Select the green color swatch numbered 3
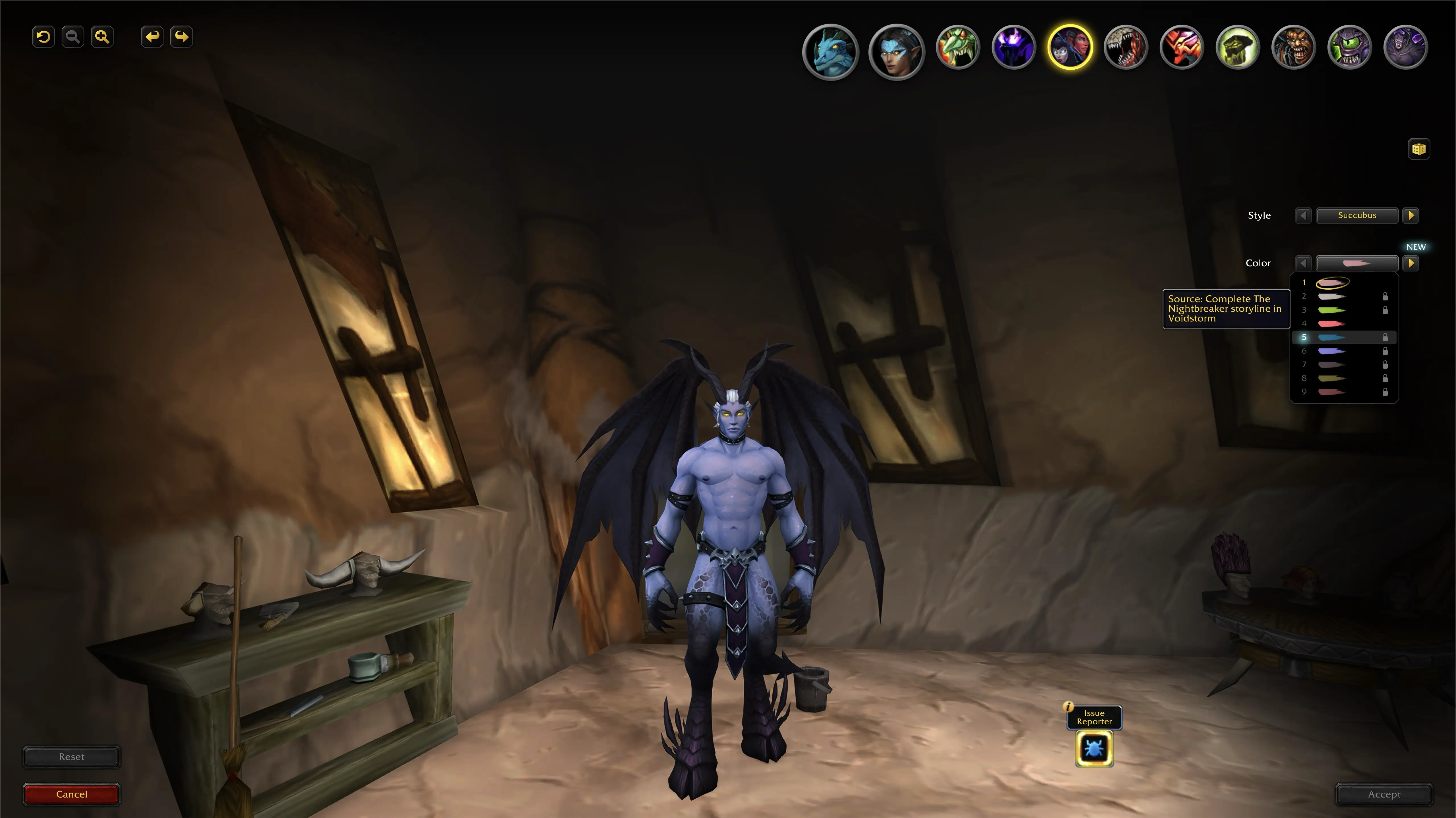 (1331, 310)
